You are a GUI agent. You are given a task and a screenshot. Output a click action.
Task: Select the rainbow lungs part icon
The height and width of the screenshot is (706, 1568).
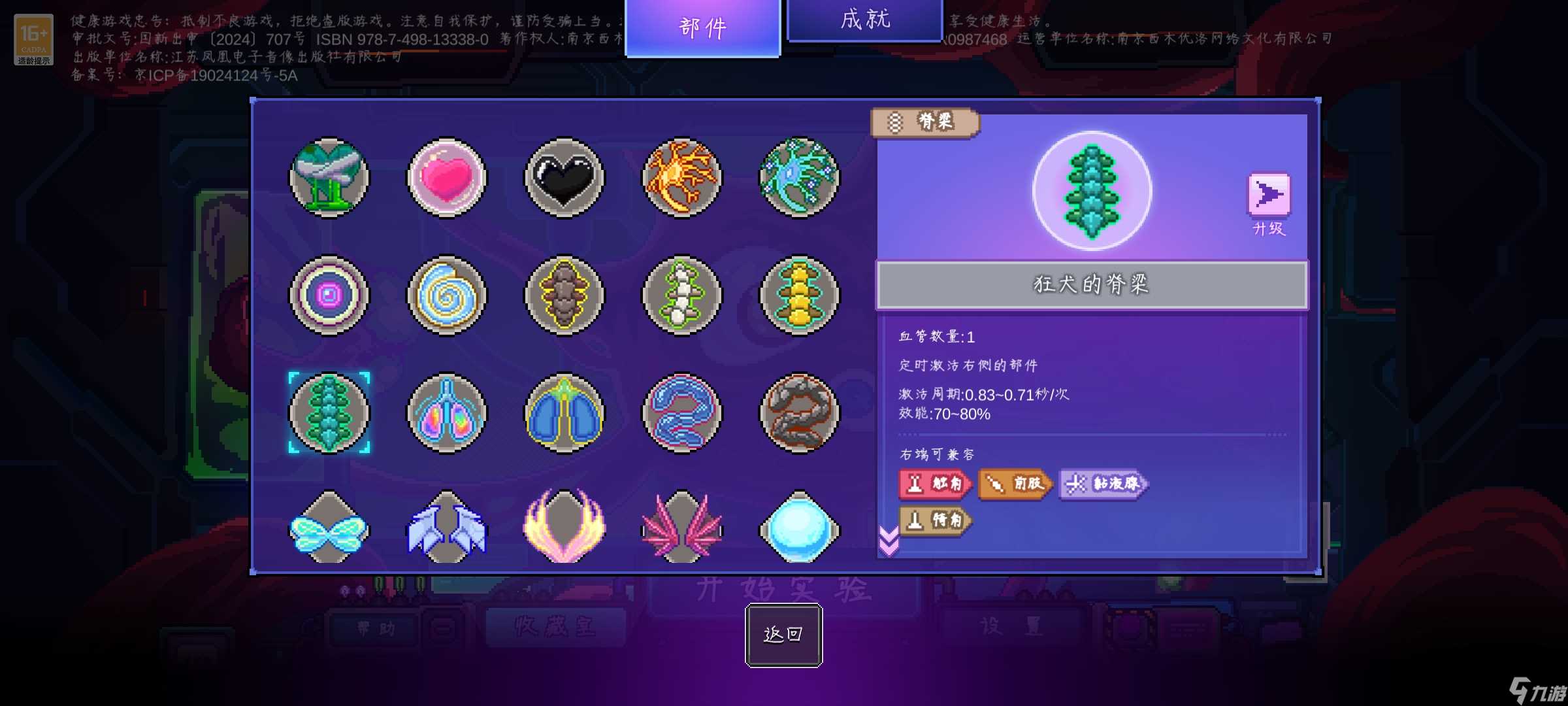pos(447,412)
